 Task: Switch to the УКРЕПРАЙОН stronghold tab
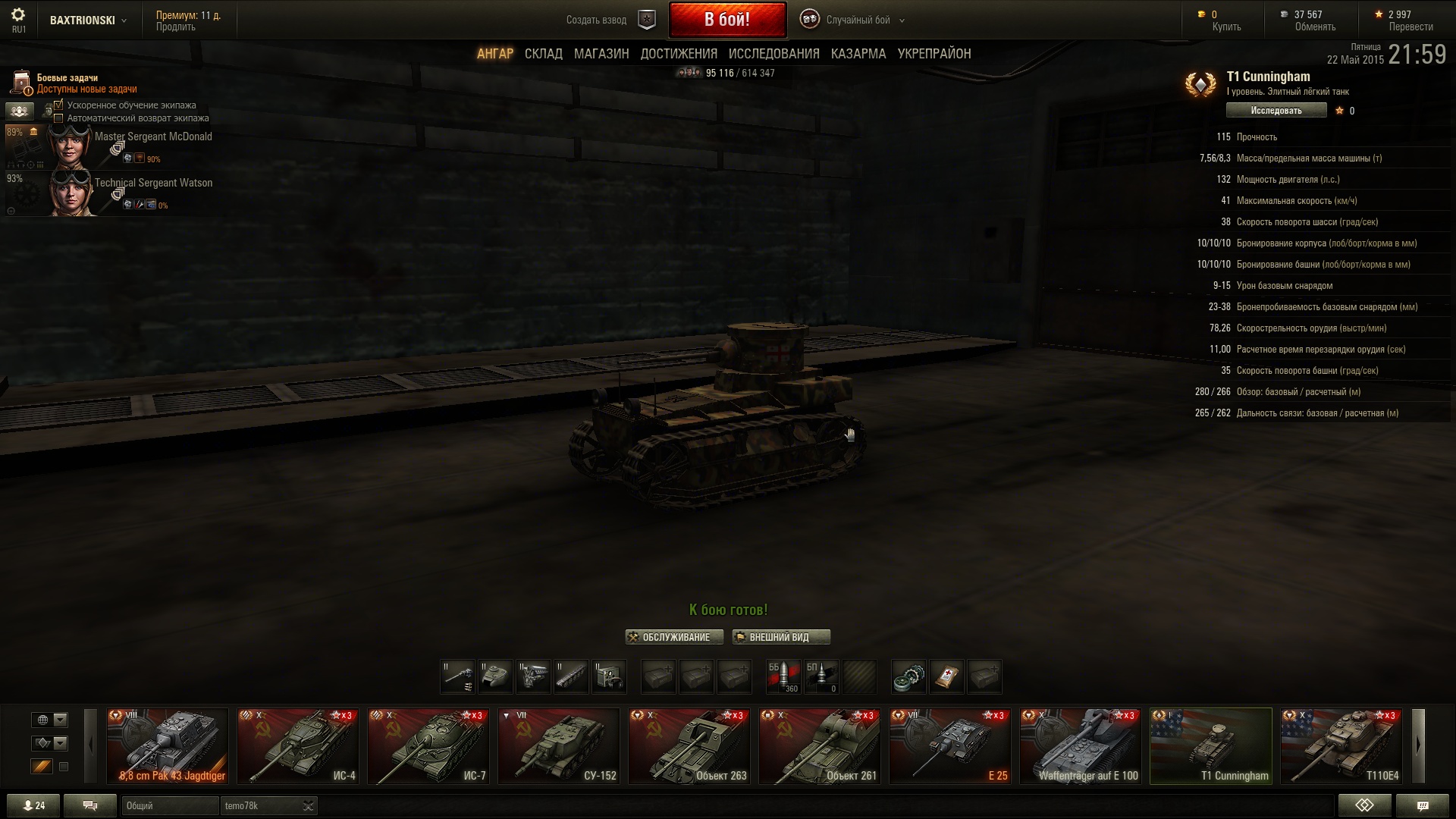(x=934, y=54)
